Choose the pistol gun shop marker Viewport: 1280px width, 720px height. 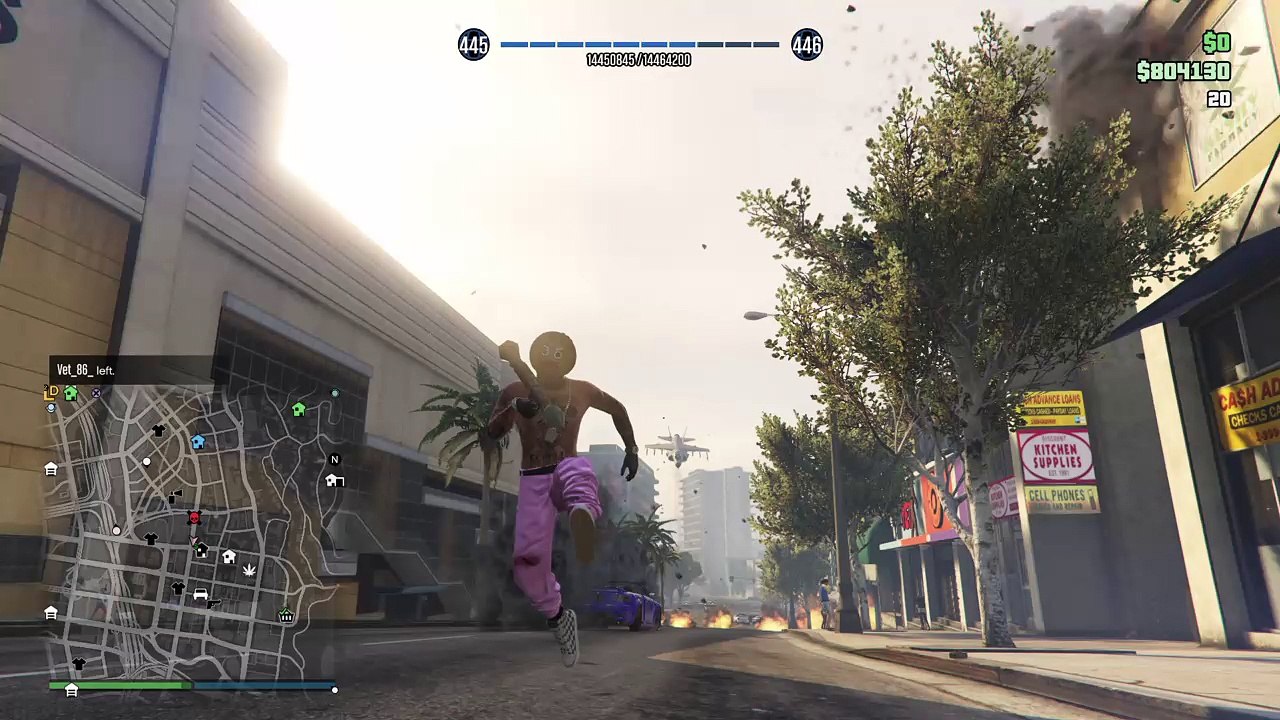[x=213, y=604]
